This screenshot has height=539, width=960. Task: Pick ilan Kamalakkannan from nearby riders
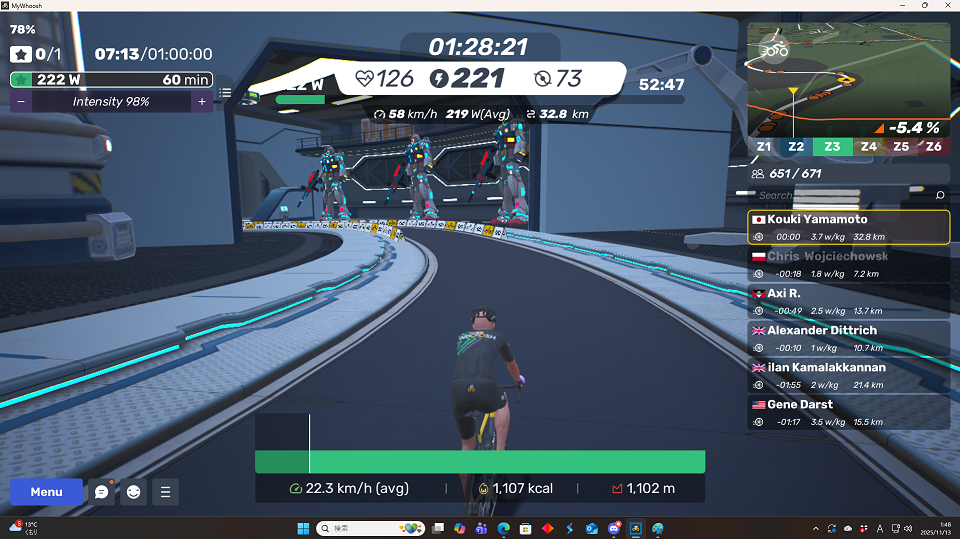tap(848, 375)
